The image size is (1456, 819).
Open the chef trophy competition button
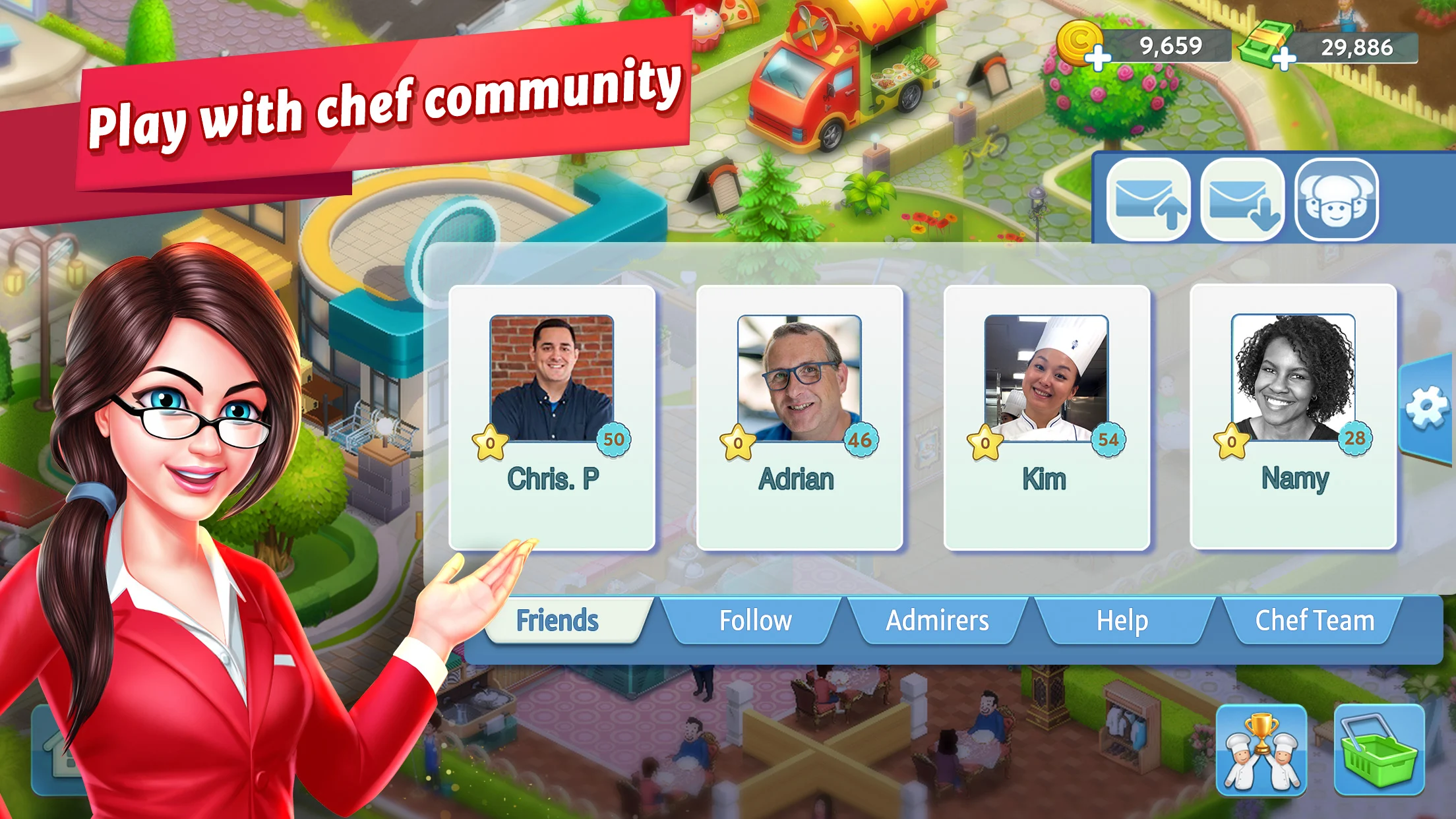point(1261,750)
